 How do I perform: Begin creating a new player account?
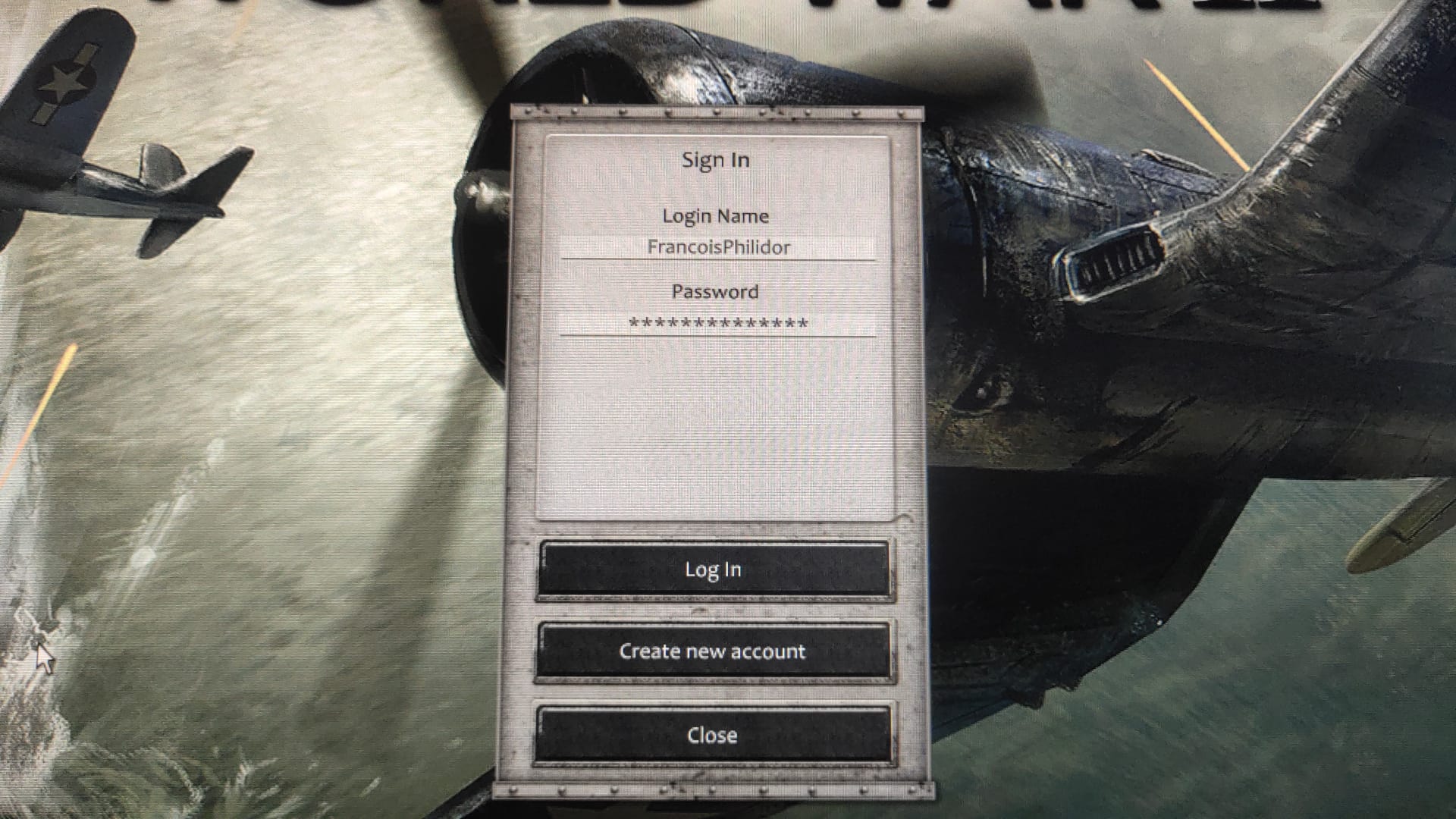coord(714,651)
